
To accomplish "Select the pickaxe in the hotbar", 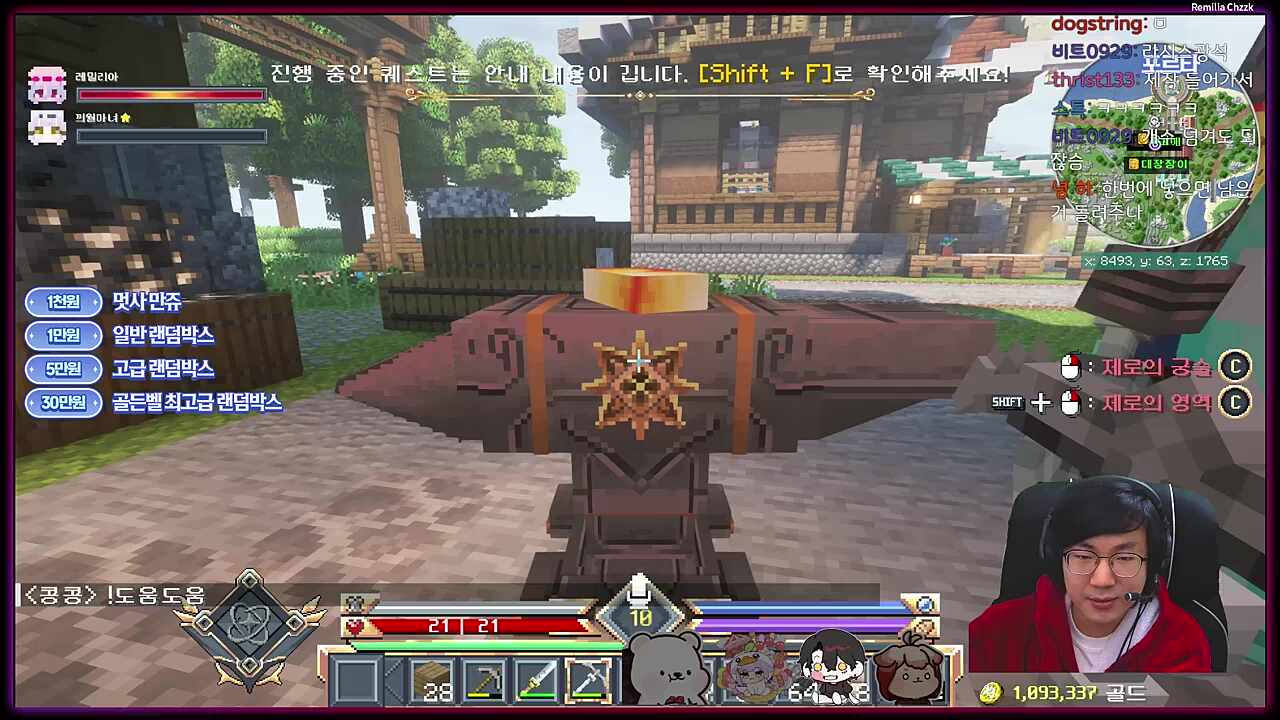I will click(485, 680).
